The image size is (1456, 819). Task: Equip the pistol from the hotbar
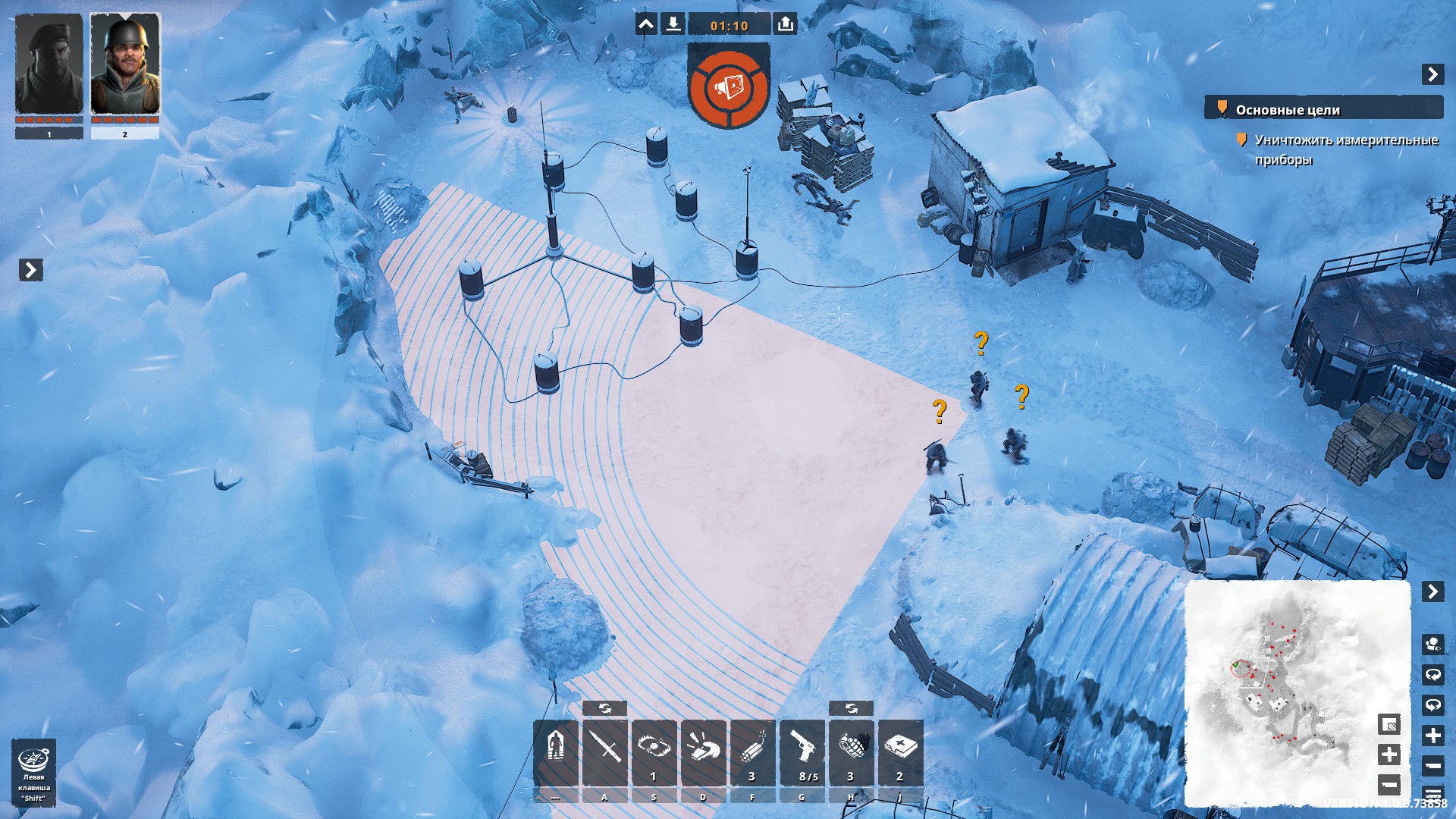802,752
